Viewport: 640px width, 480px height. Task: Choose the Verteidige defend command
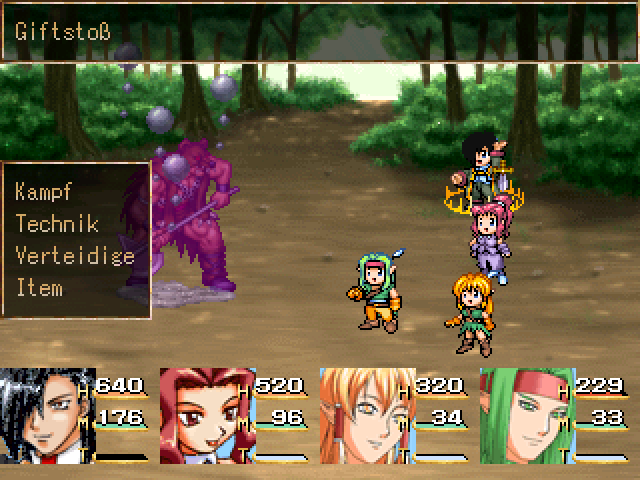click(75, 255)
